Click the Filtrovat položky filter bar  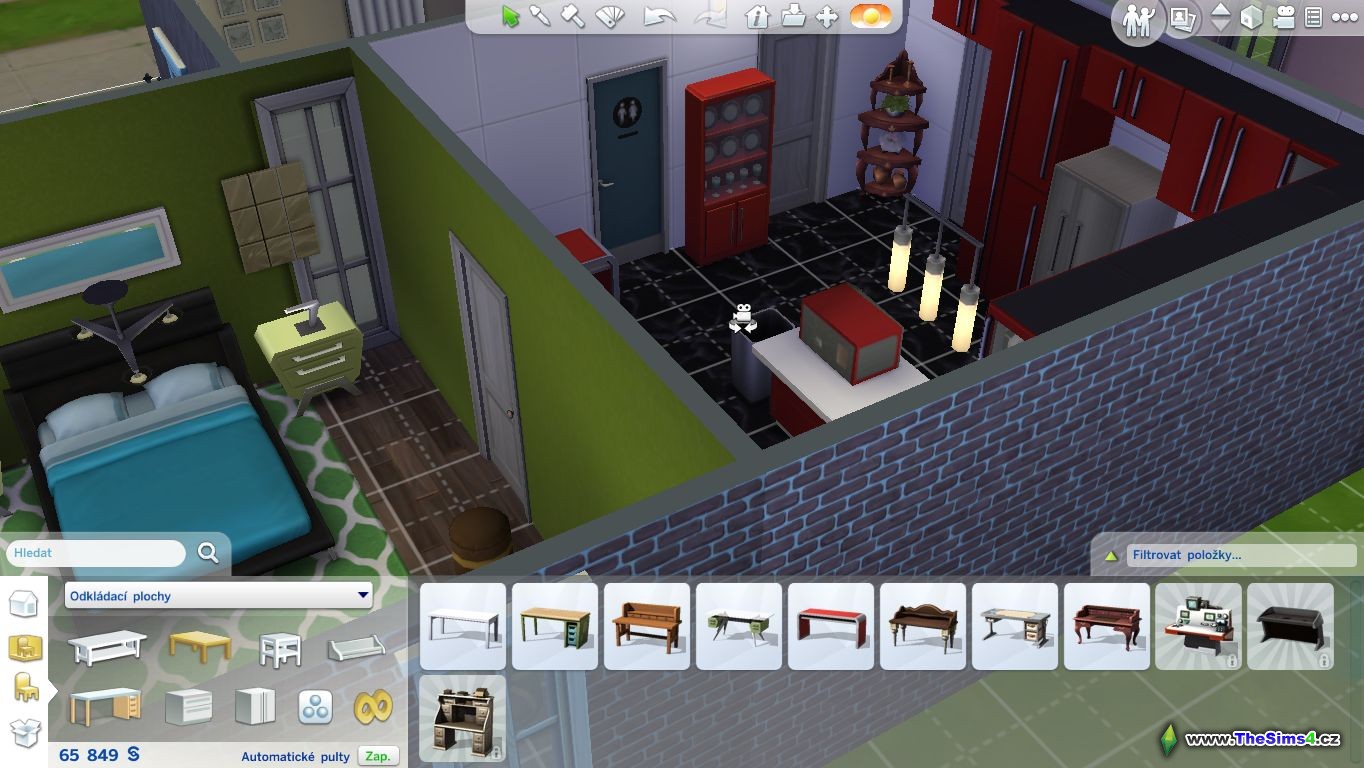1240,555
